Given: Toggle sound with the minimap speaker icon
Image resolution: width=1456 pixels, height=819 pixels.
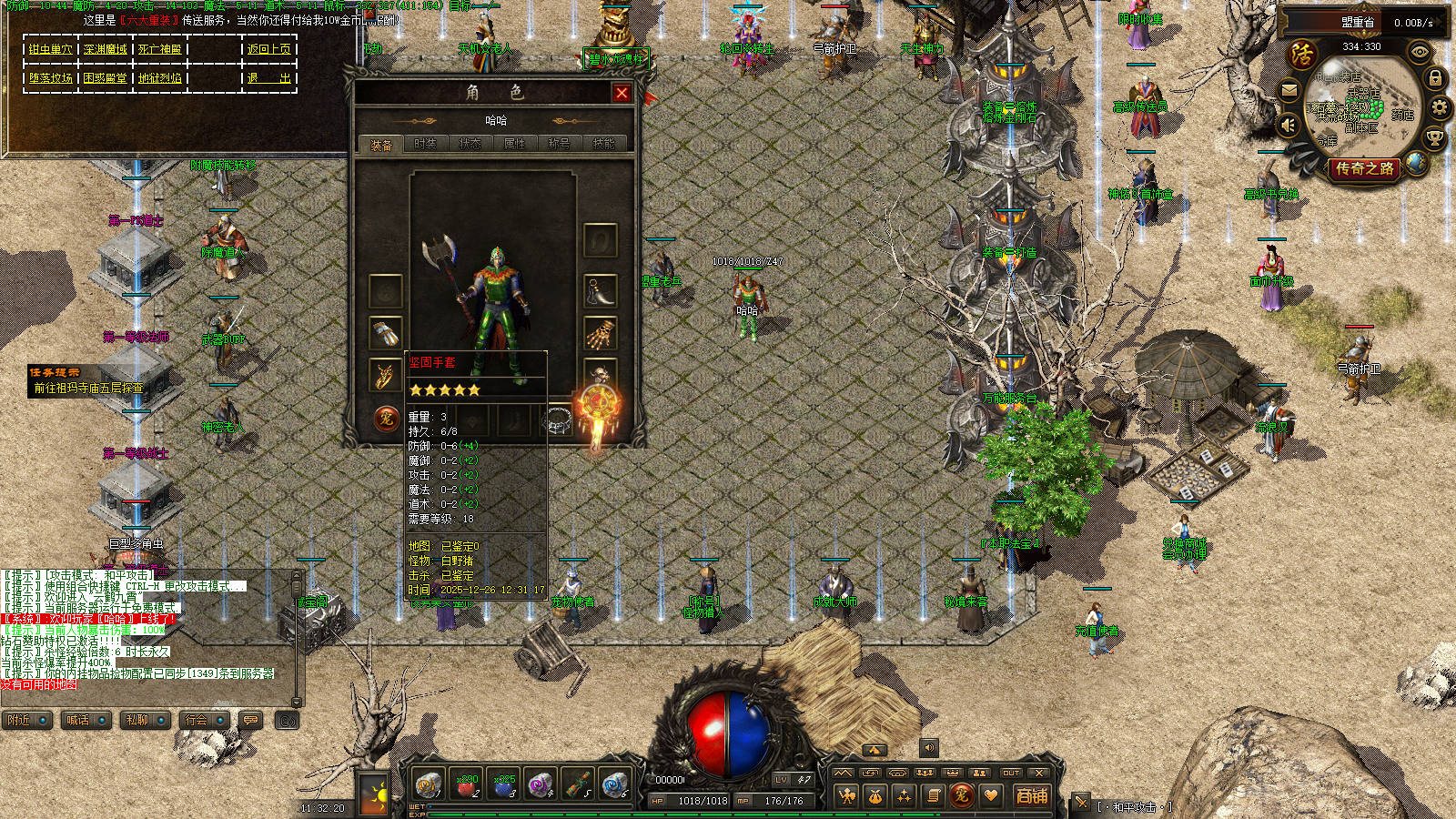Looking at the screenshot, I should 1289,123.
